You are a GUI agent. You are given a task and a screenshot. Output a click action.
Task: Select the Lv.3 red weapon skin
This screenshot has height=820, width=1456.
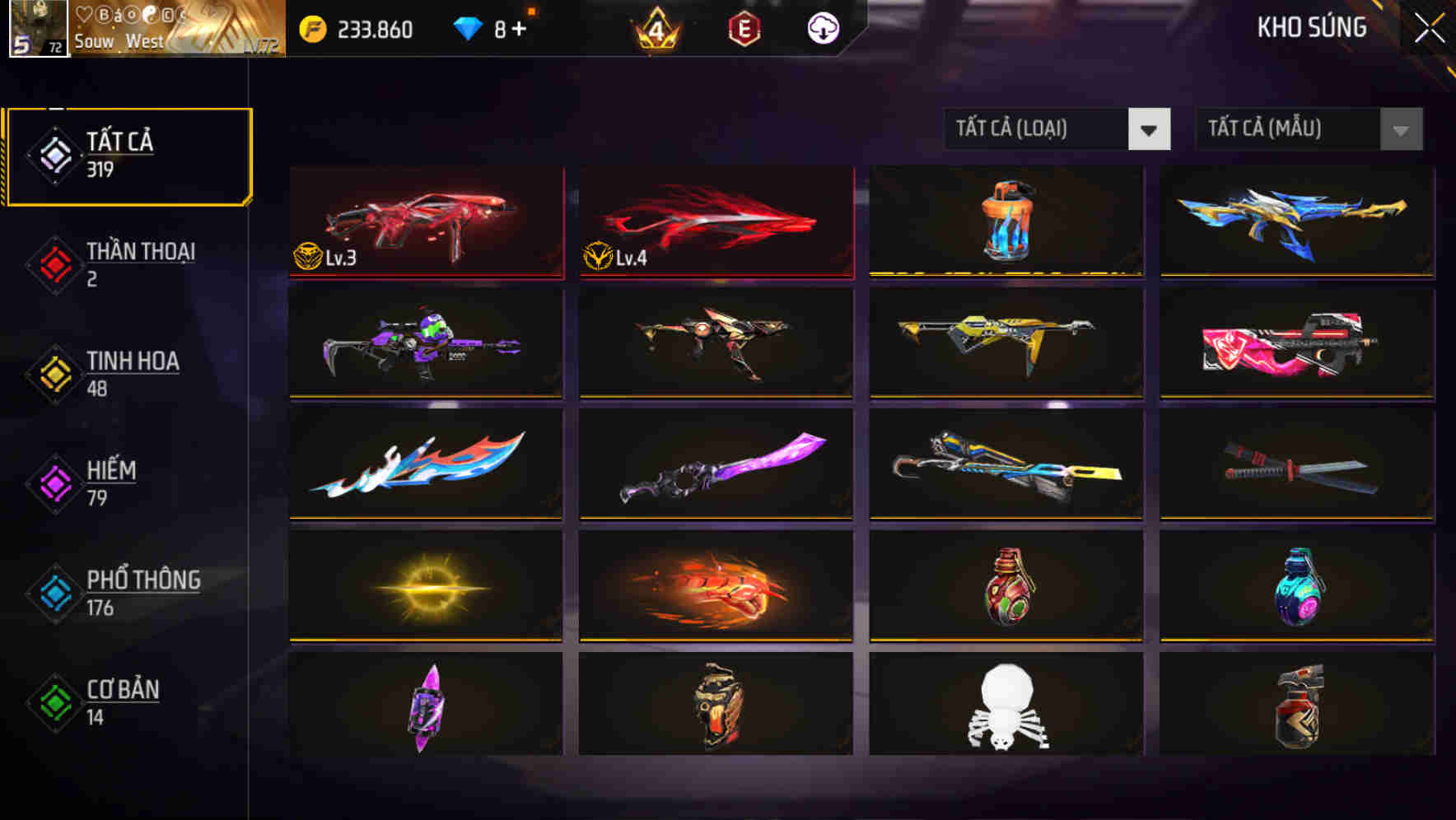pyautogui.click(x=425, y=221)
